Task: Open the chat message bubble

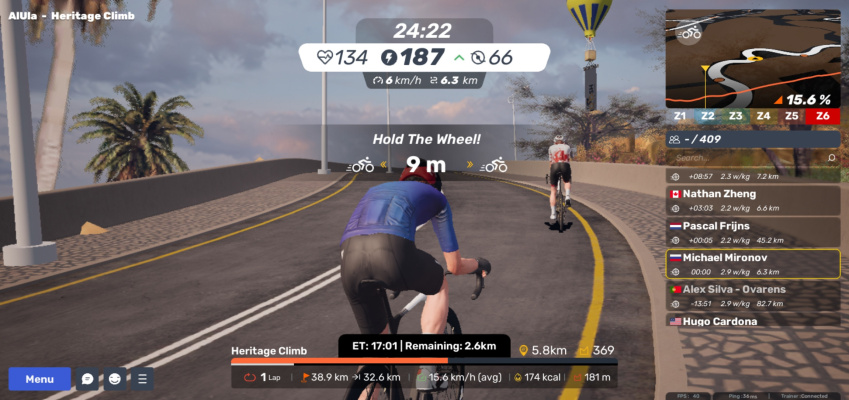Action: tap(88, 379)
